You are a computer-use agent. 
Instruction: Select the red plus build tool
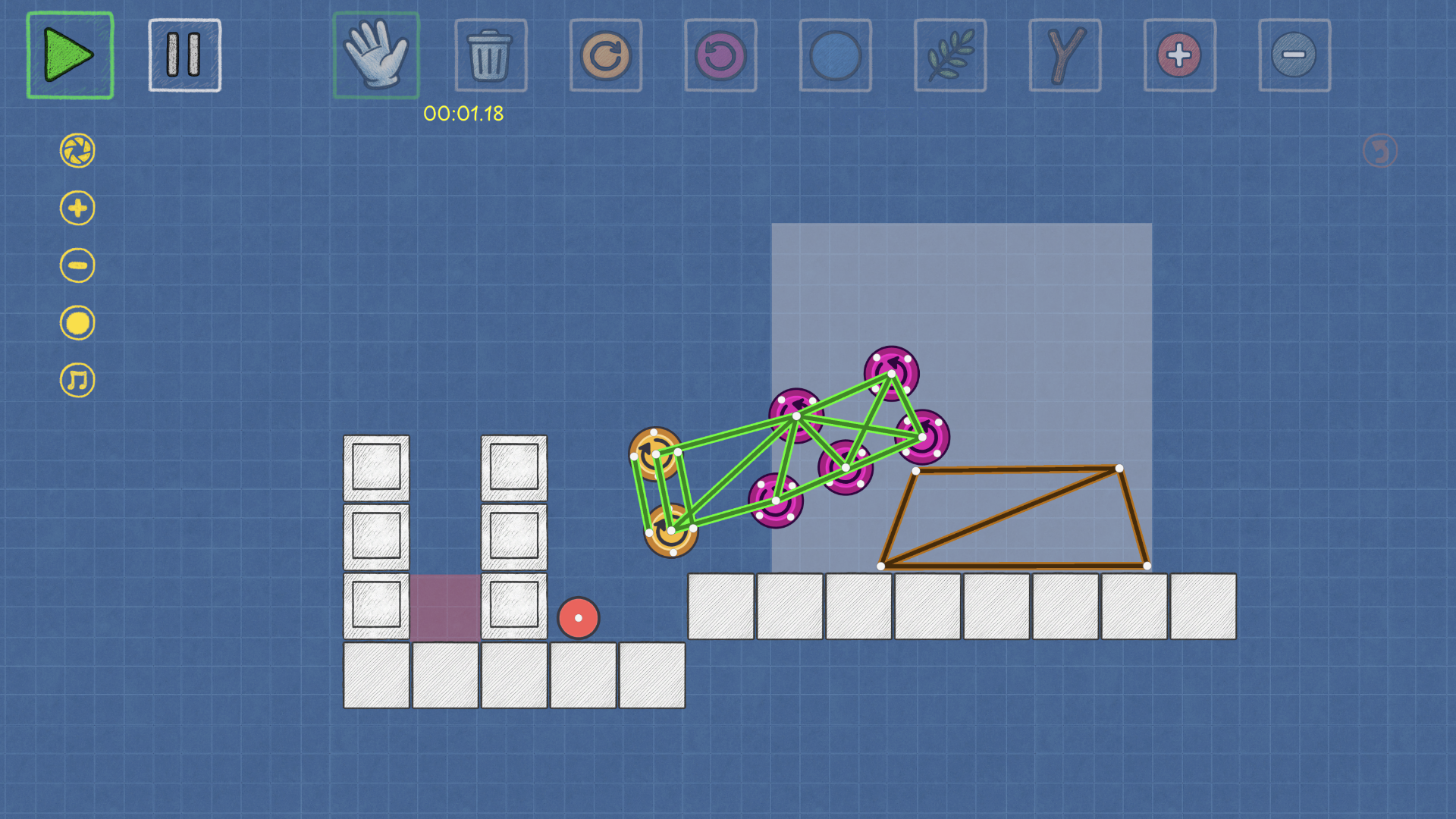pos(1180,55)
